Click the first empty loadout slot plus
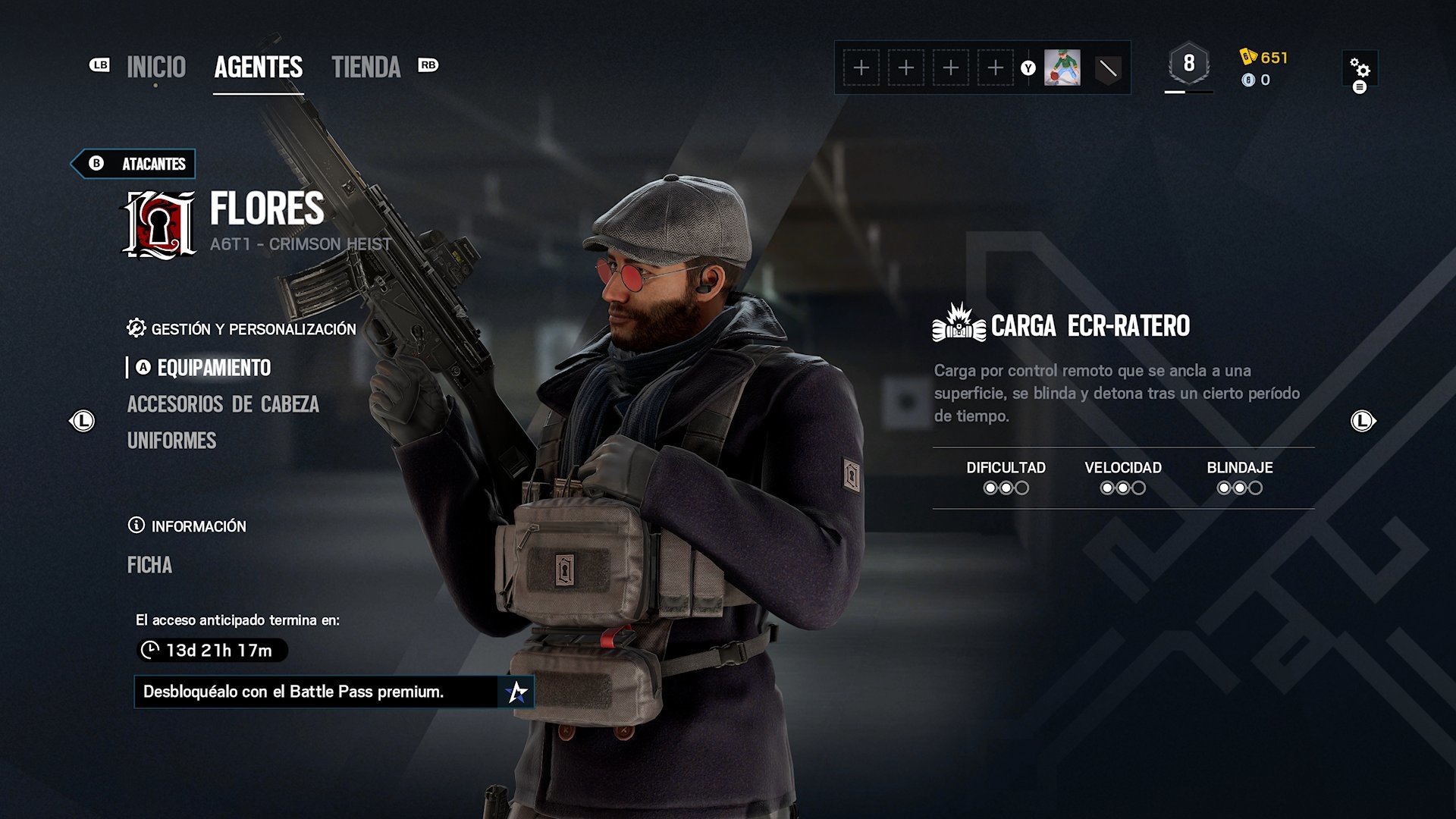This screenshot has width=1456, height=819. click(x=861, y=68)
